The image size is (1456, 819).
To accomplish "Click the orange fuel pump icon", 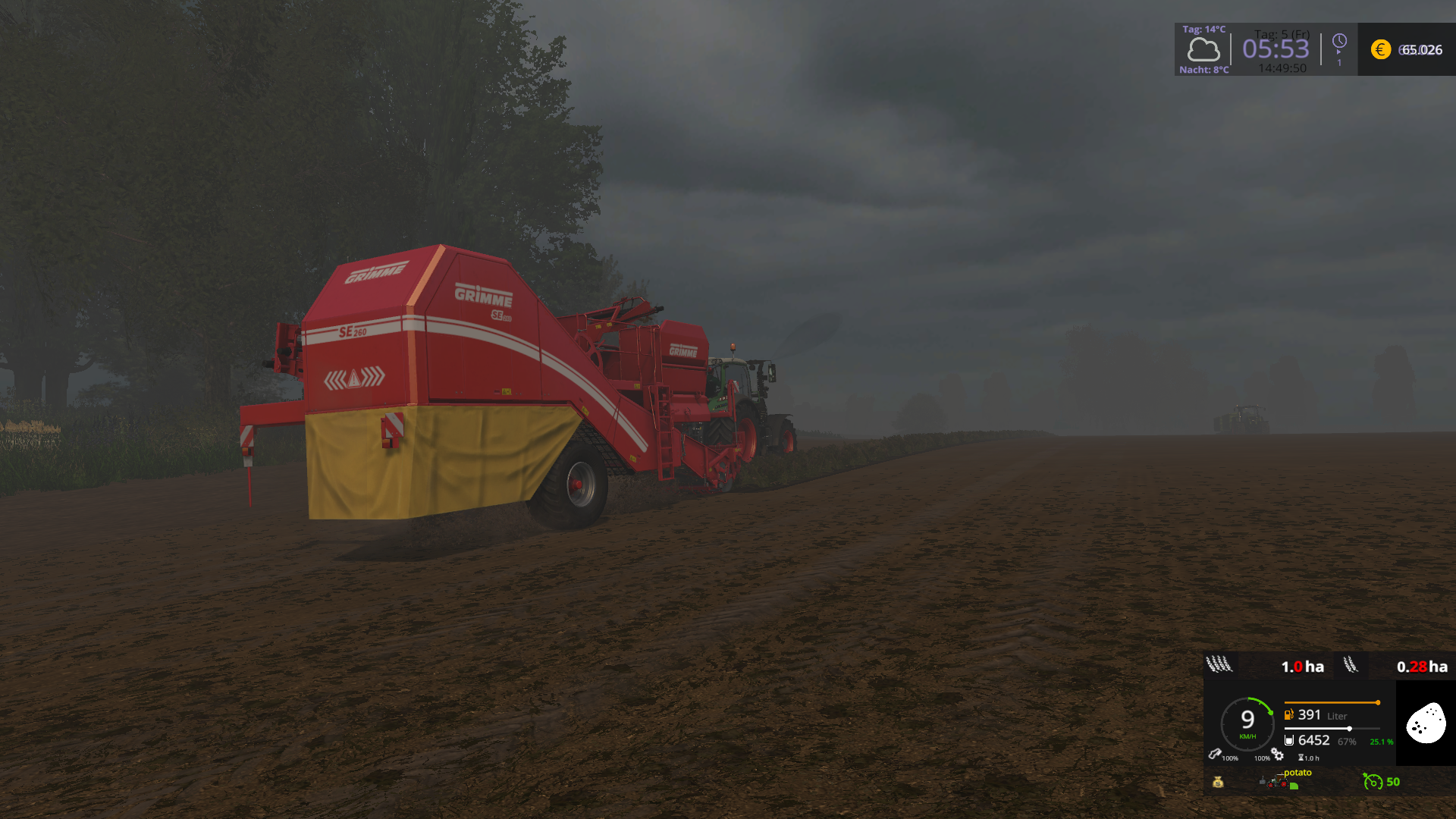I will (1288, 714).
